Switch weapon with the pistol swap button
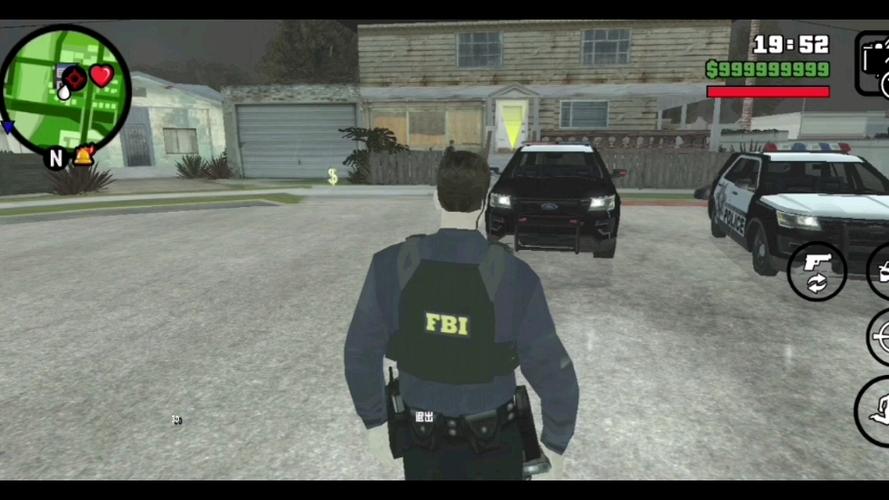 [816, 271]
